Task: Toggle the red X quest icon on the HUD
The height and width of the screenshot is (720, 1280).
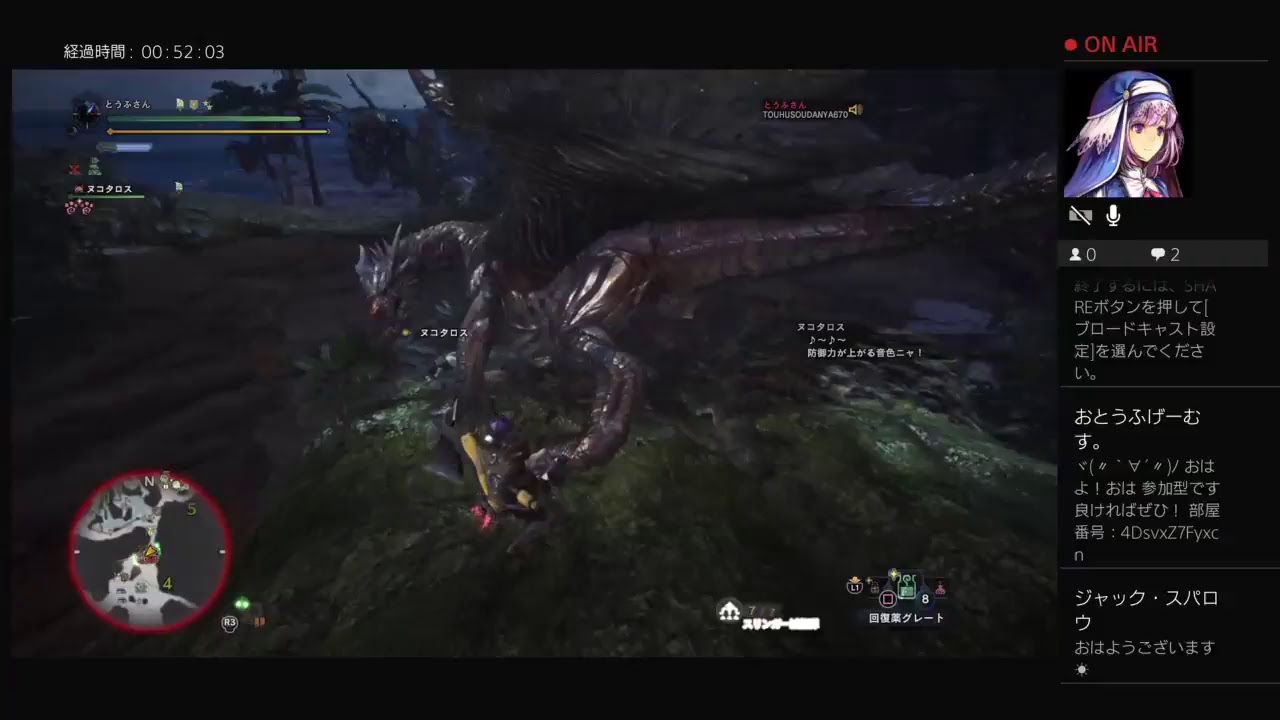Action: 74,168
